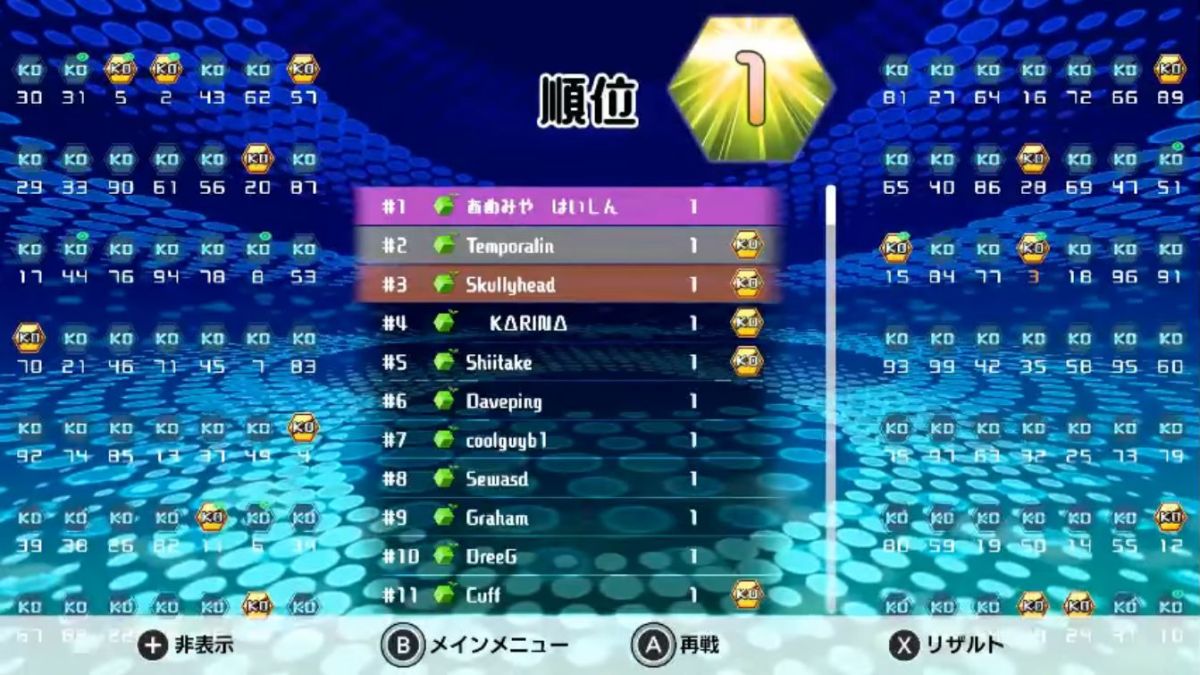Select the Skullyhead ranking row

tap(570, 285)
